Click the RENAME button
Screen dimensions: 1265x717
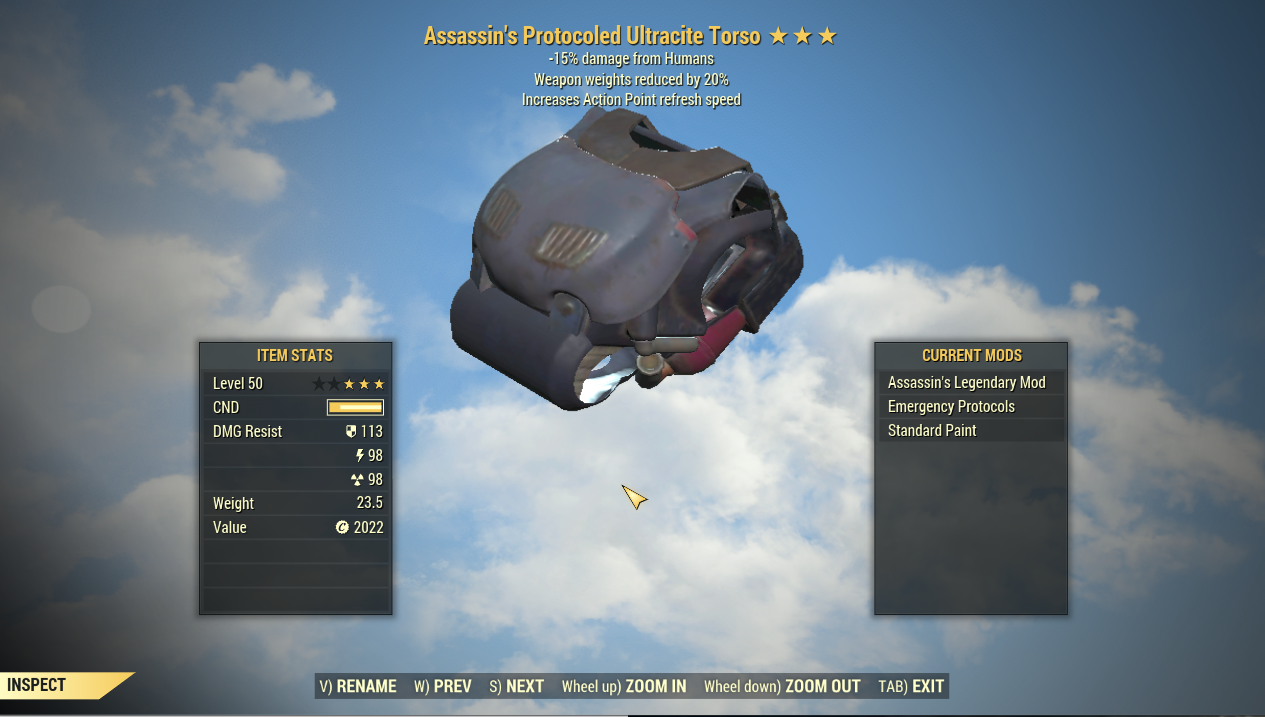tap(358, 686)
